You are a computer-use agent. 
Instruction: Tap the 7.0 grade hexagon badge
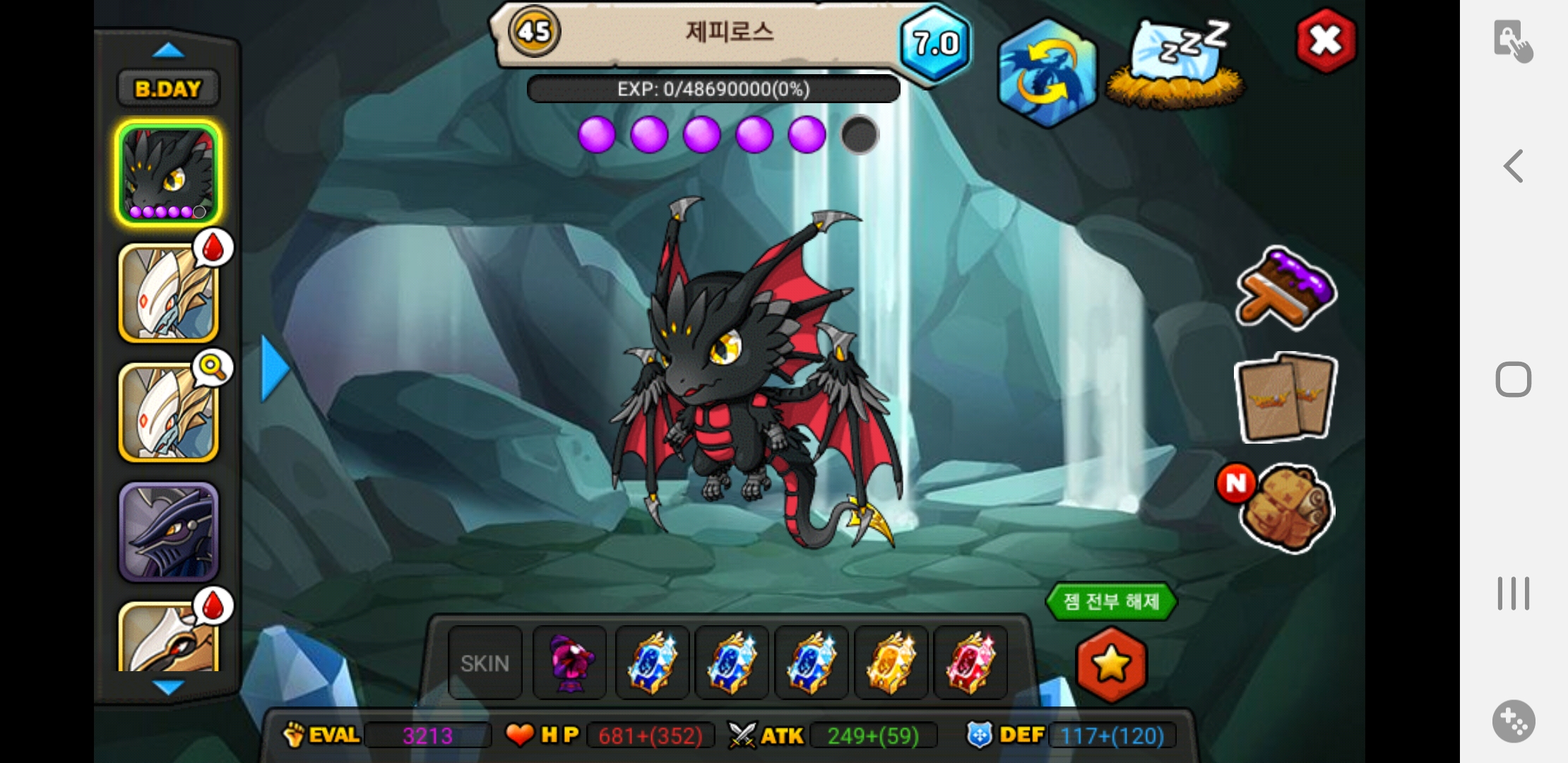coord(936,44)
